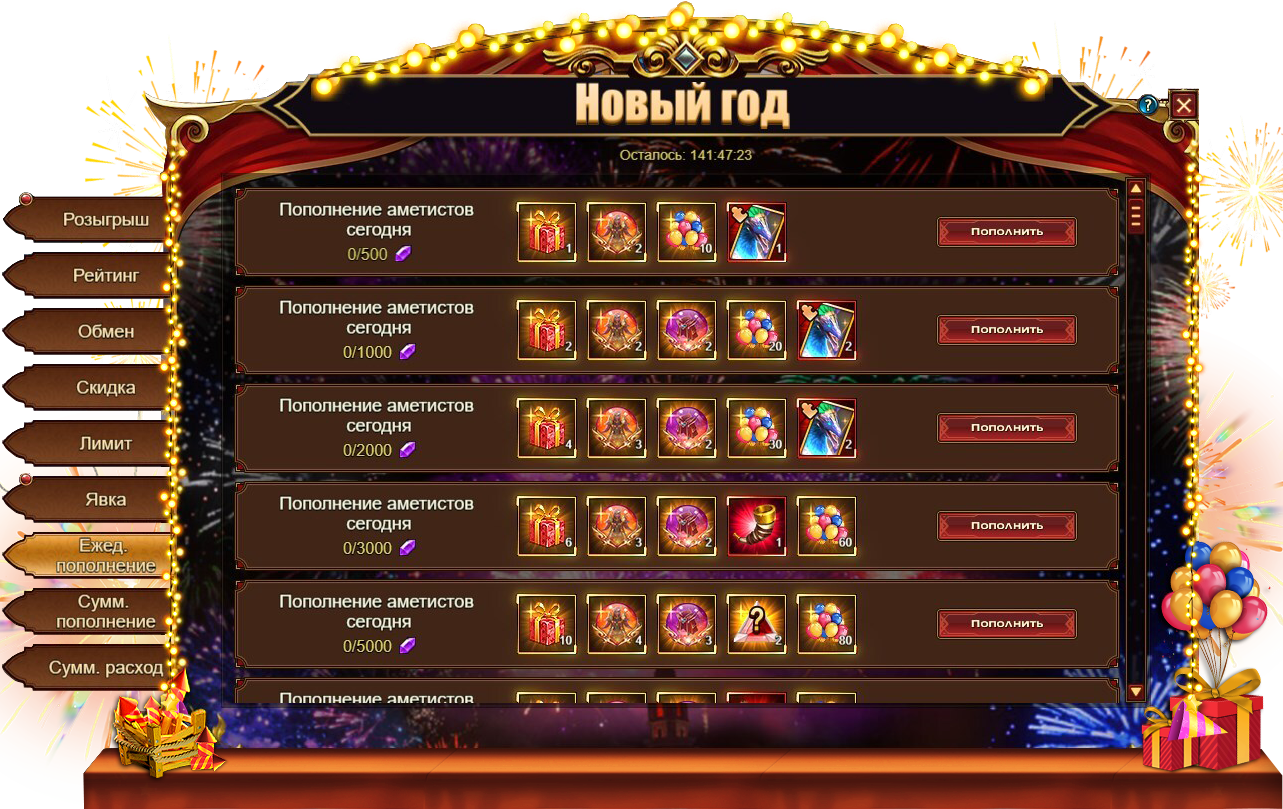Click the scrollbar's up arrow

click(1135, 188)
